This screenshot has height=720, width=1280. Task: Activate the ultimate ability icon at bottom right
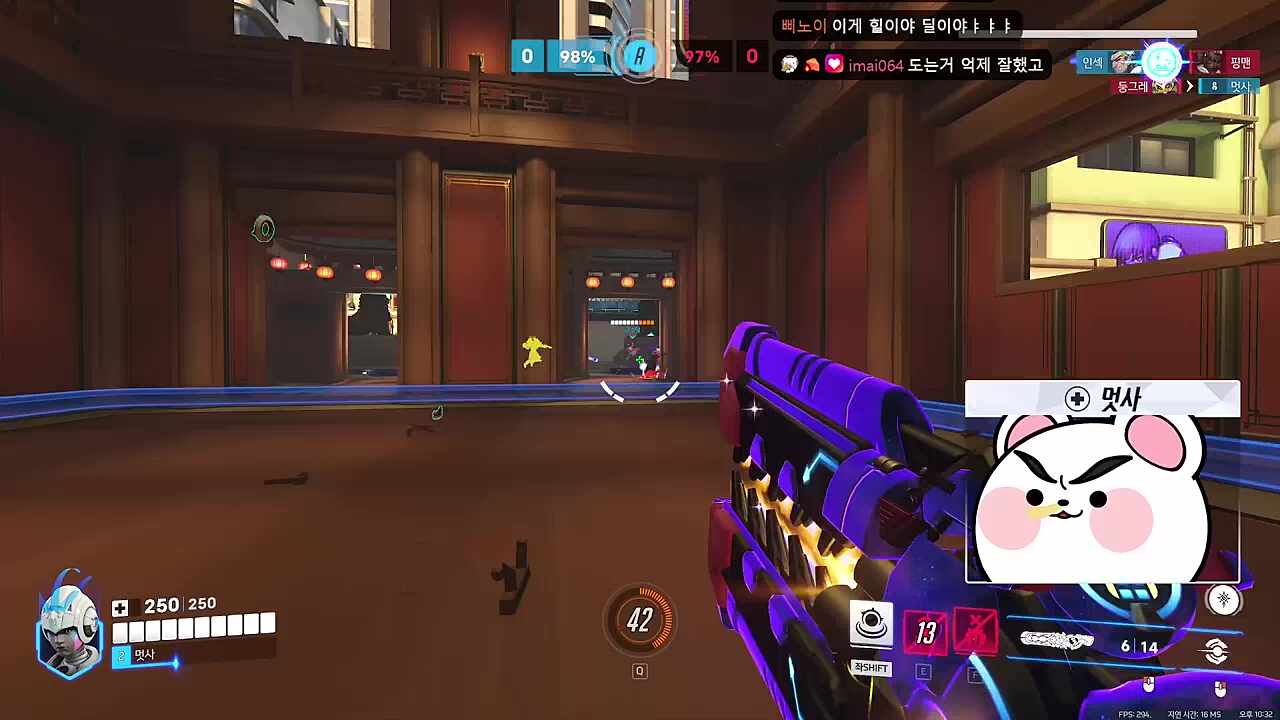tap(1218, 650)
